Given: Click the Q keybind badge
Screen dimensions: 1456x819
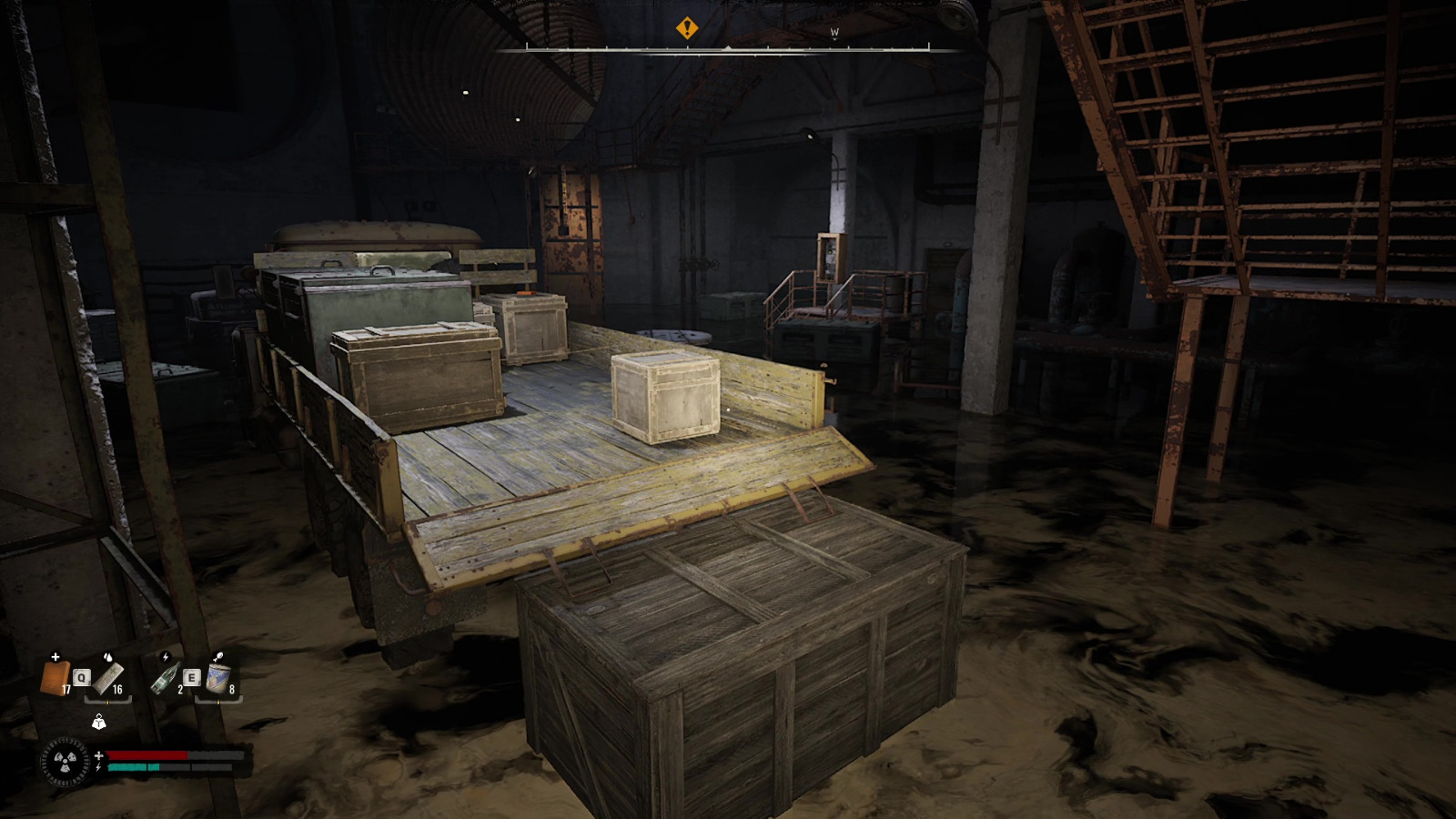Looking at the screenshot, I should coord(82,677).
